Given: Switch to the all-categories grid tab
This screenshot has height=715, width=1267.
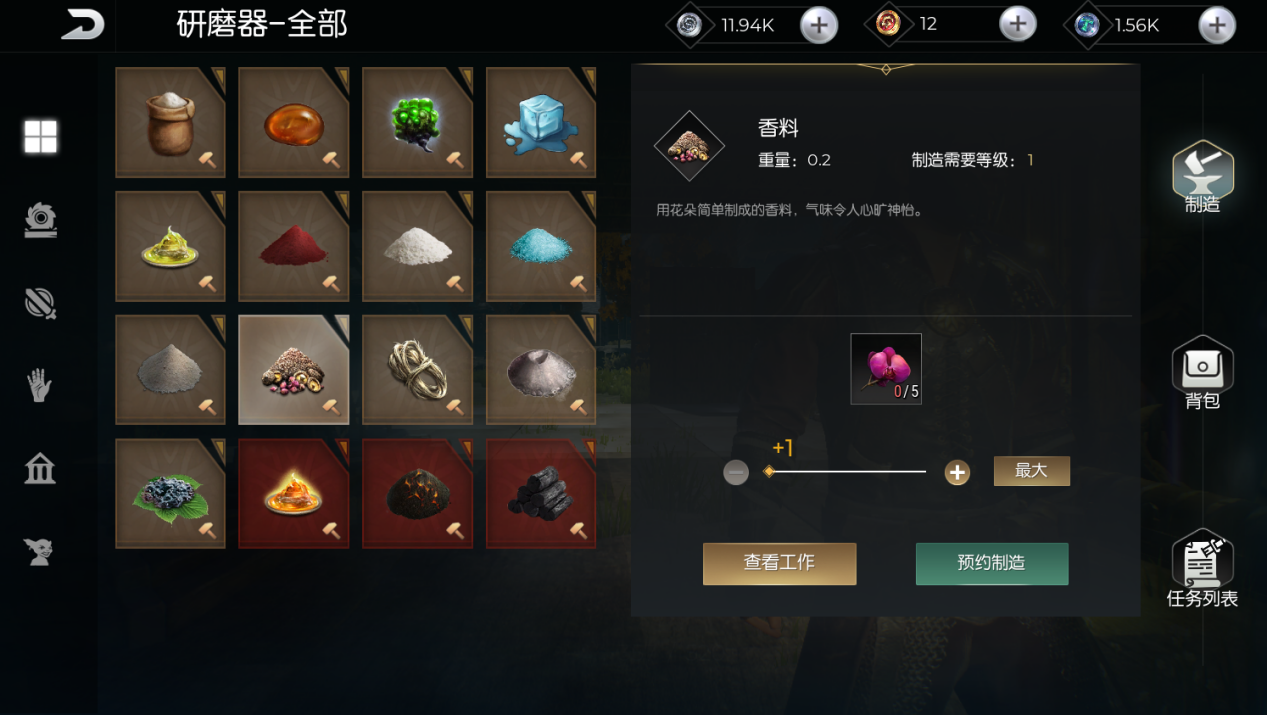Looking at the screenshot, I should [40, 137].
